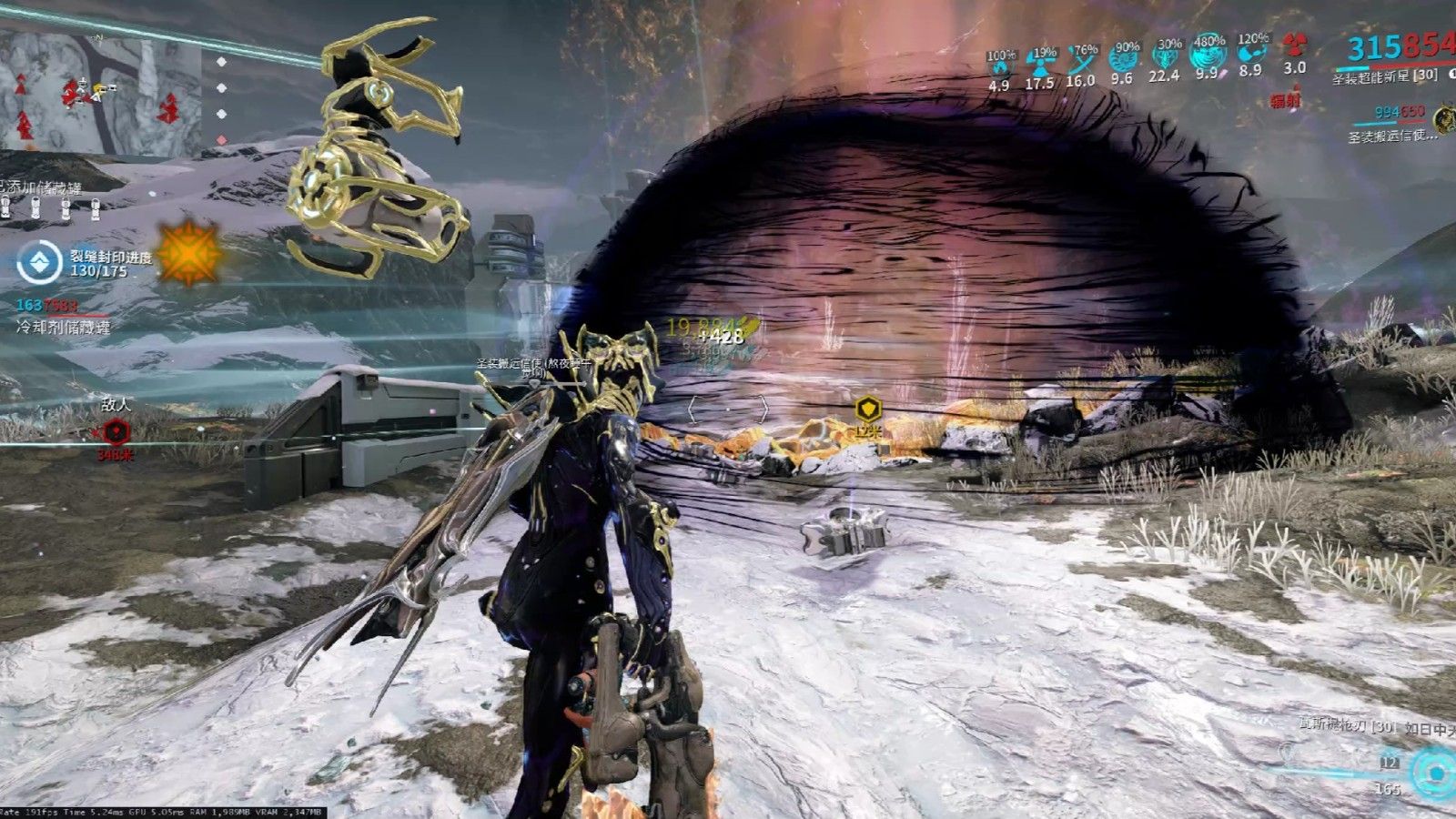Click the red radiation status icon

tap(1294, 45)
